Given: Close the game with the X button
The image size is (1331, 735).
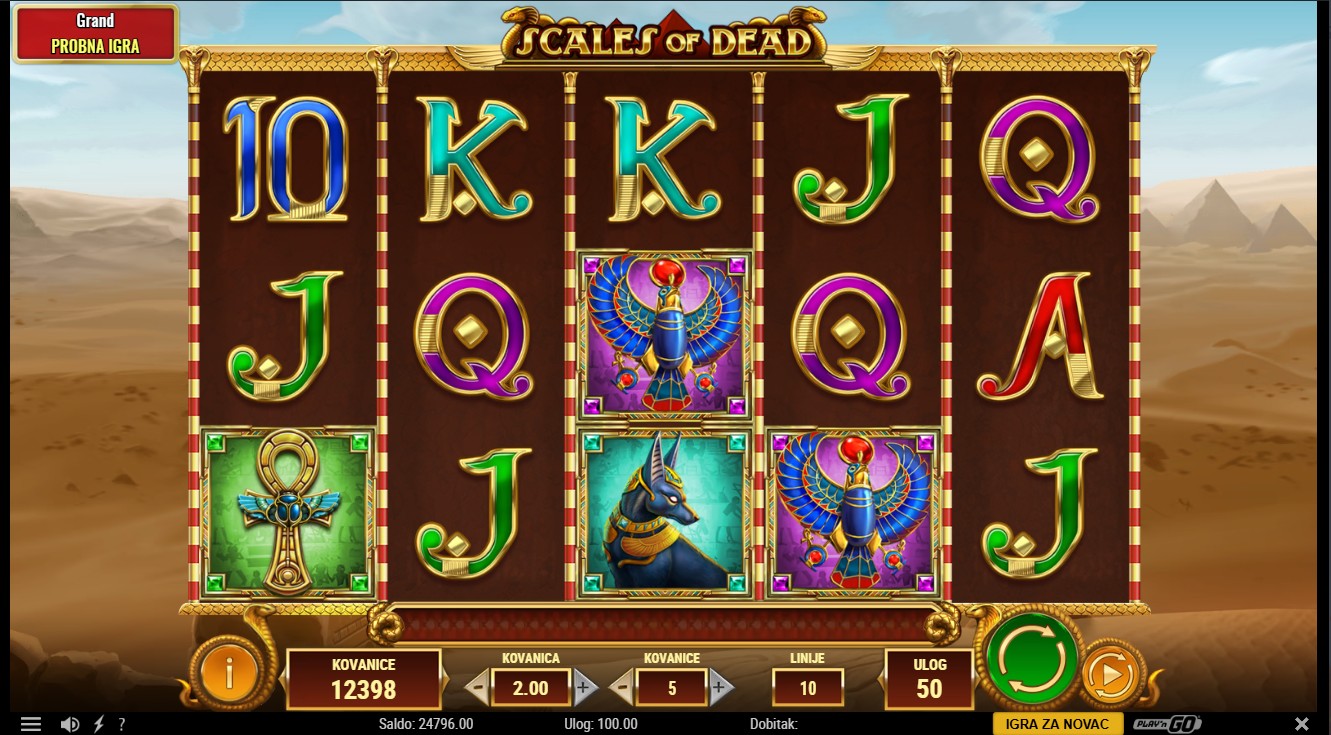Looking at the screenshot, I should [1301, 723].
